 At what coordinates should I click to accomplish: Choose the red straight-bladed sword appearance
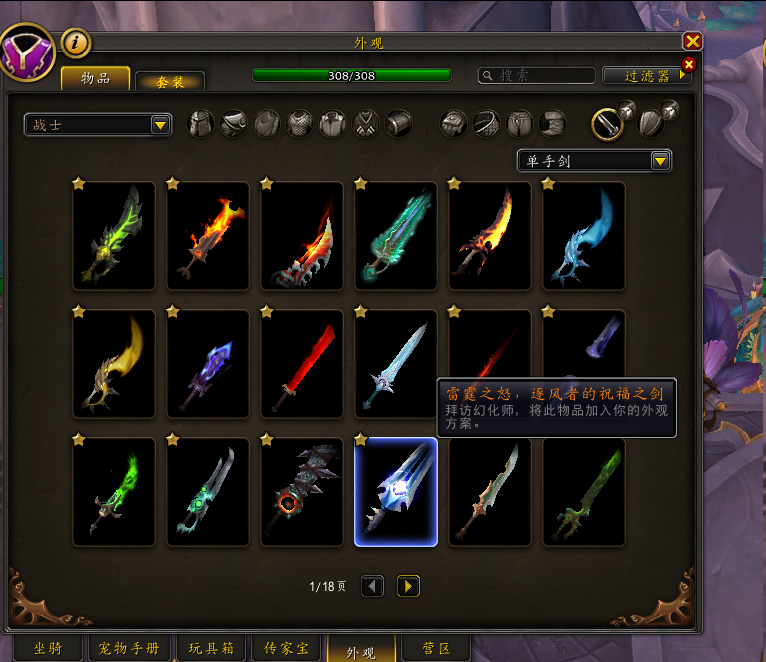pyautogui.click(x=302, y=364)
